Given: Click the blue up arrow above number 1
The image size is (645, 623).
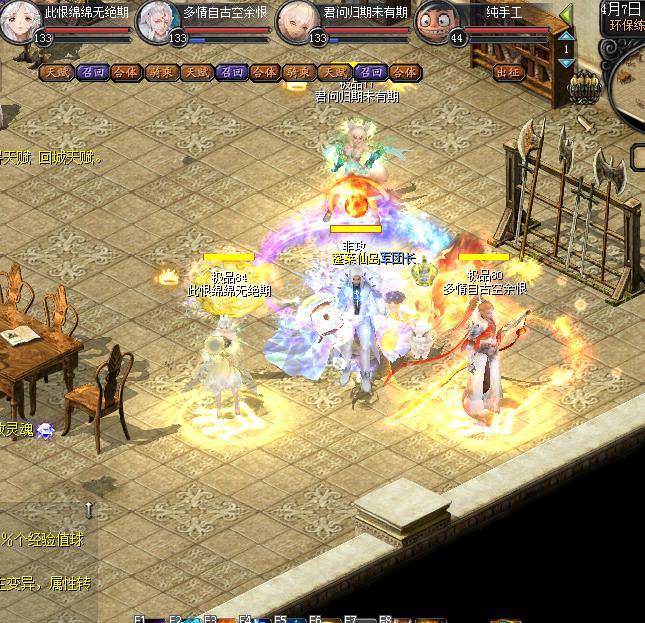Looking at the screenshot, I should (x=566, y=36).
